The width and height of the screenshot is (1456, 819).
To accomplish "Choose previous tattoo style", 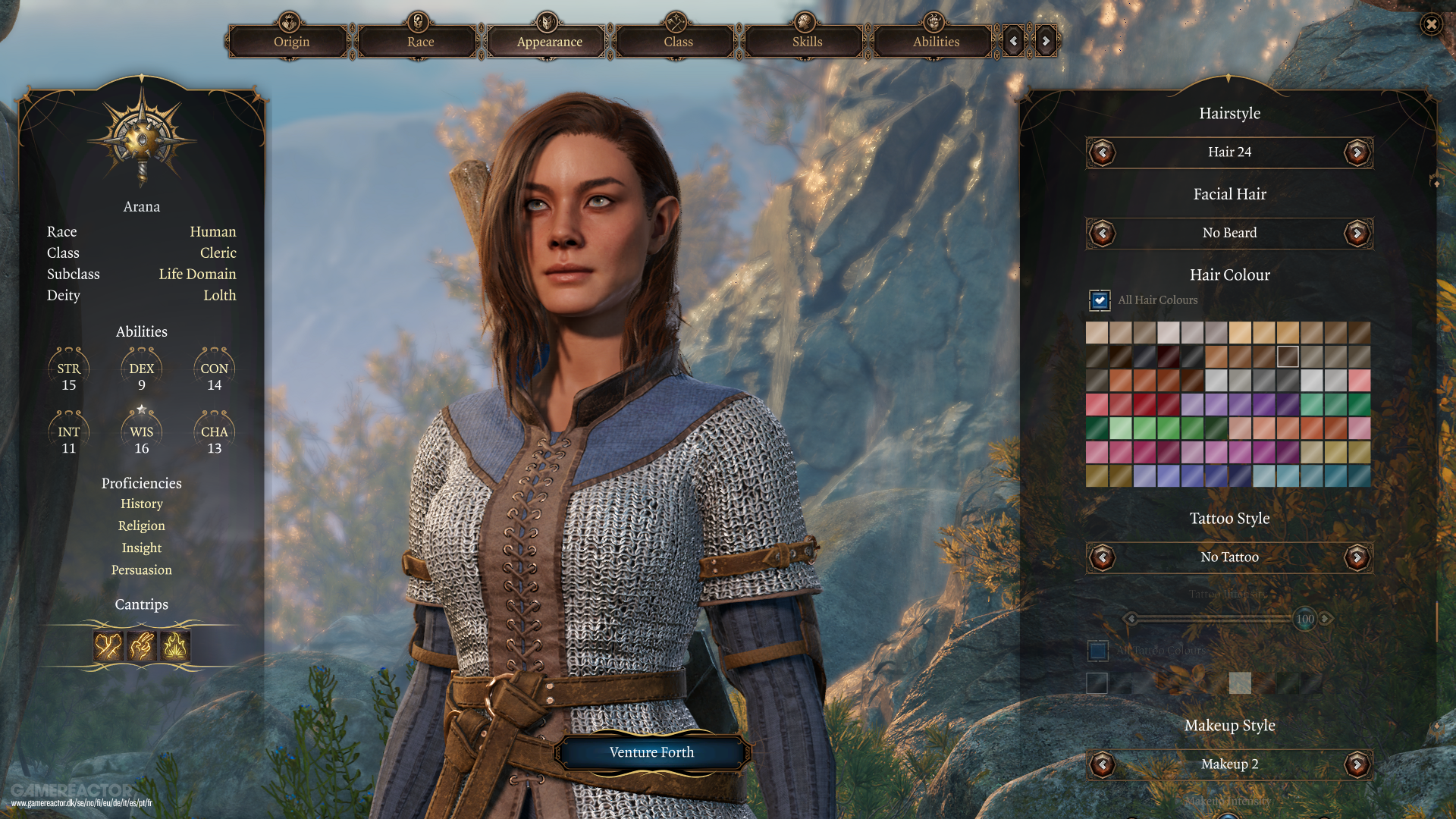I will click(1102, 557).
